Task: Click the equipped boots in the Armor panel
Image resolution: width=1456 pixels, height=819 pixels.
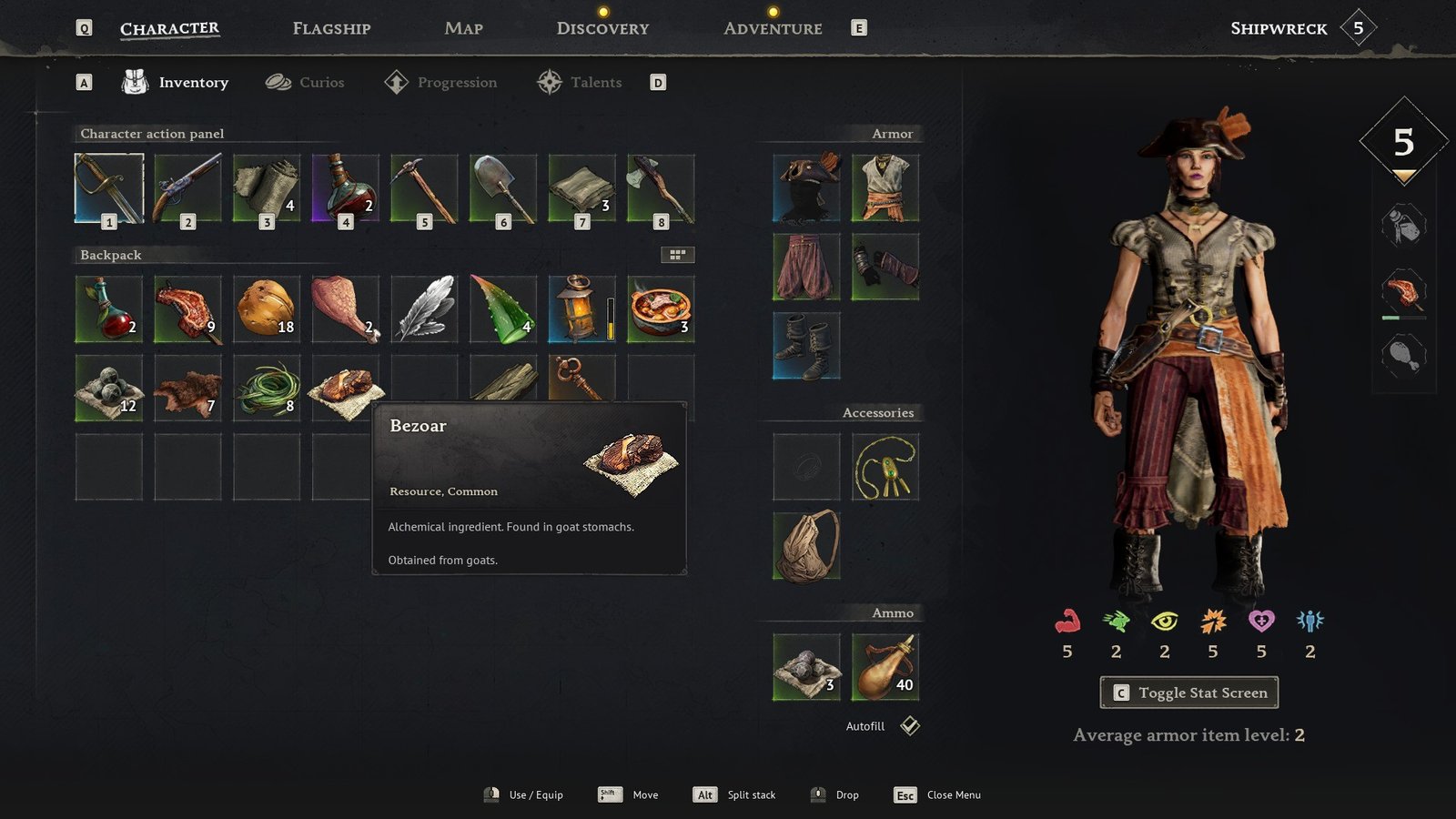Action: tap(805, 346)
